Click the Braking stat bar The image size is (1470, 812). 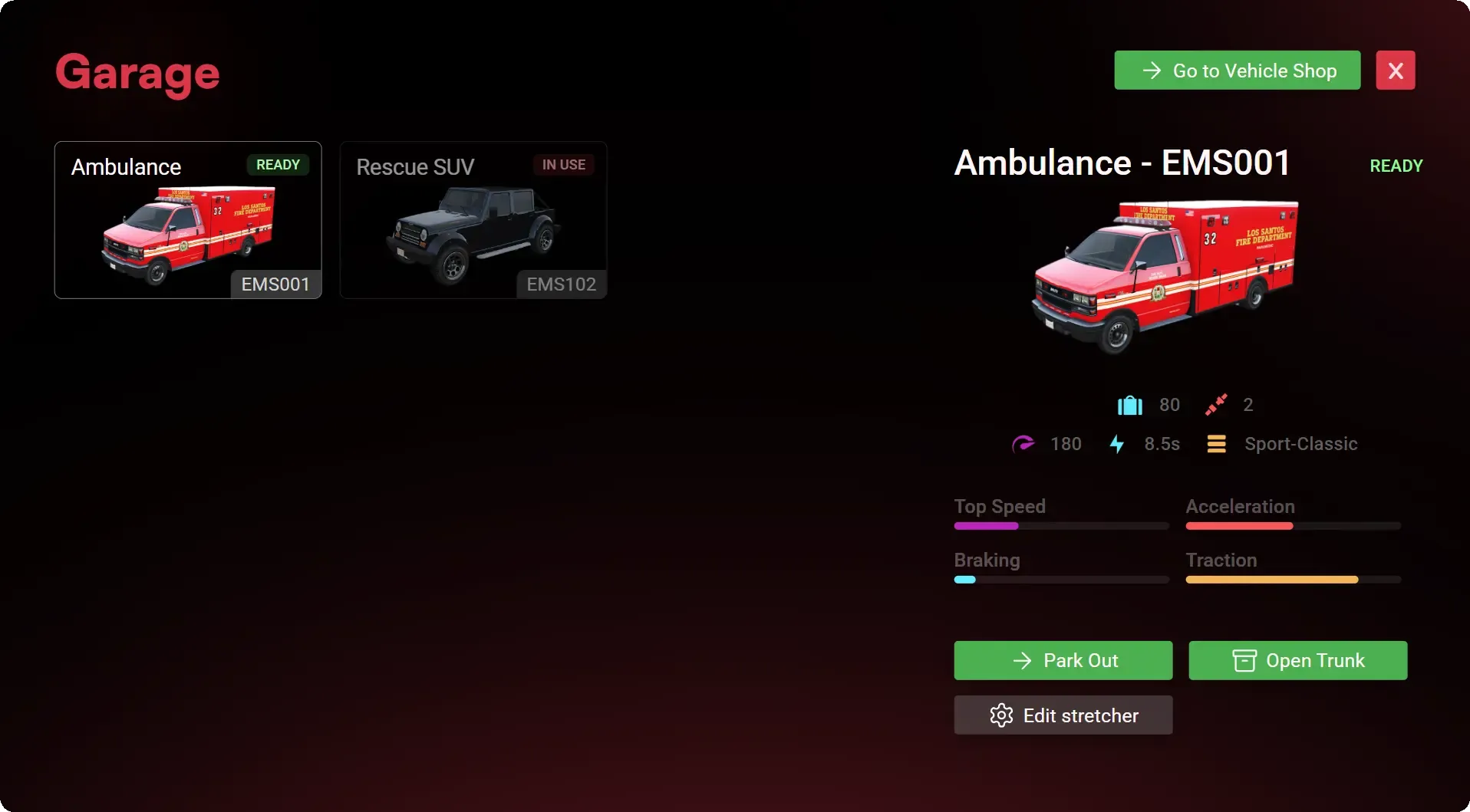pos(1060,580)
